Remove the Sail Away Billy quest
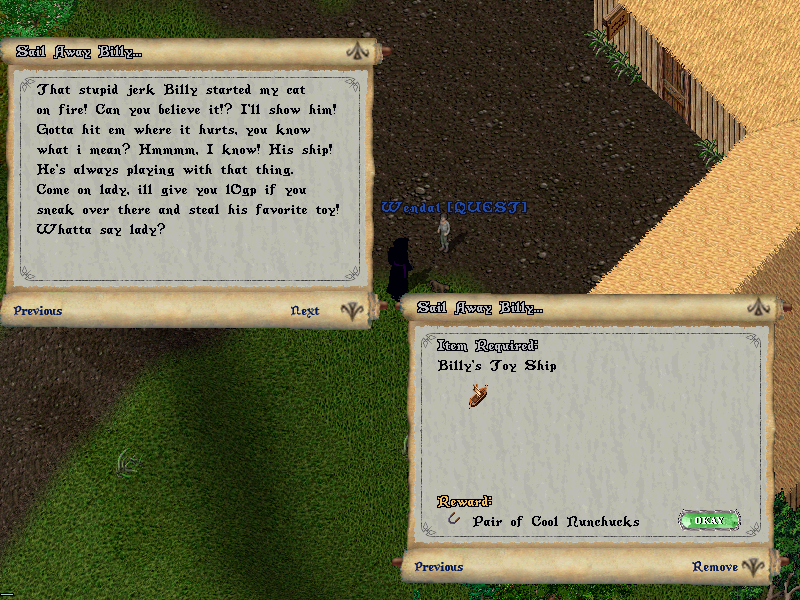Screen dimensions: 800x600 click(715, 567)
